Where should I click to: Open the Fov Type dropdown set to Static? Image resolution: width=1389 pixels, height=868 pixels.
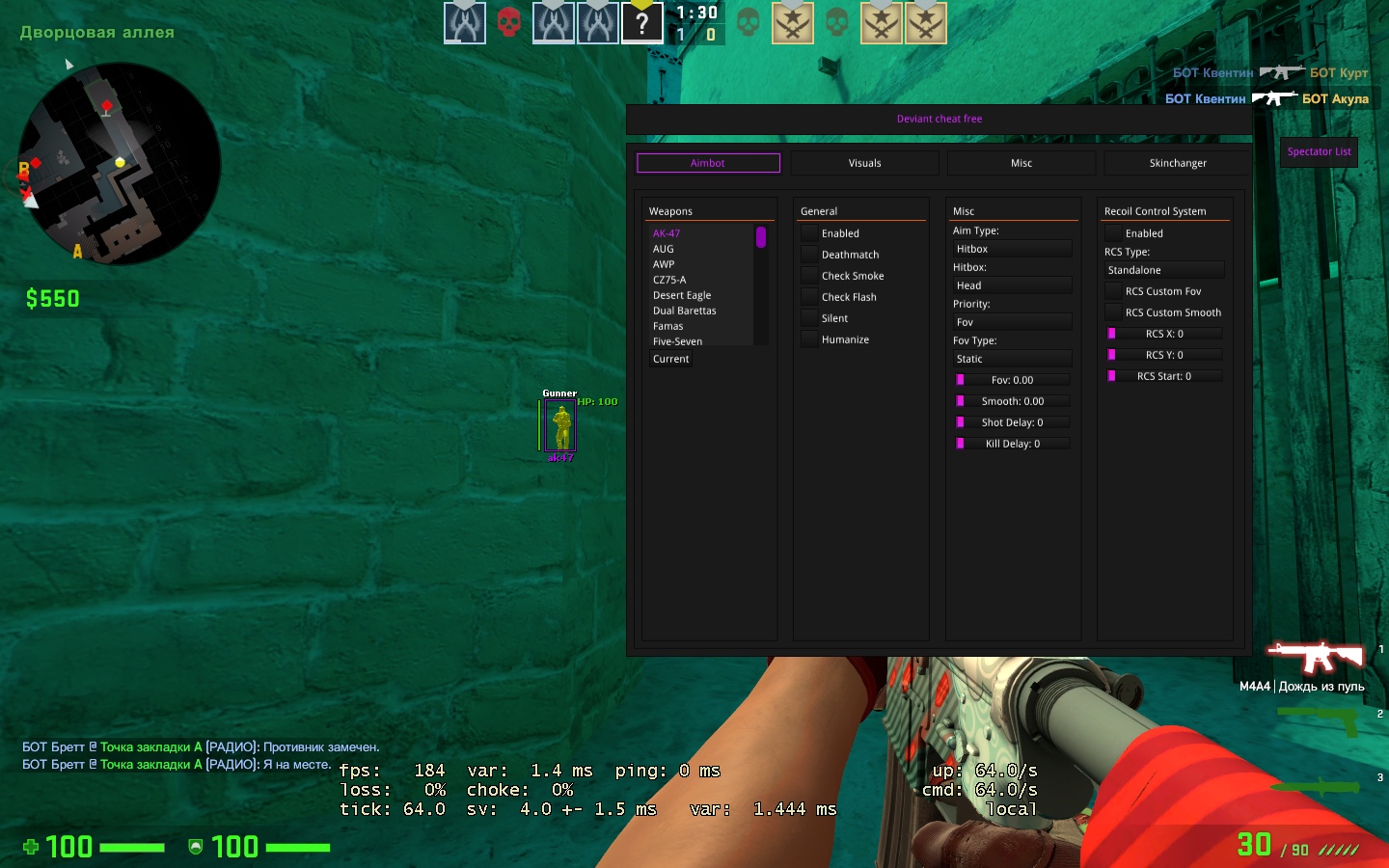[1012, 359]
